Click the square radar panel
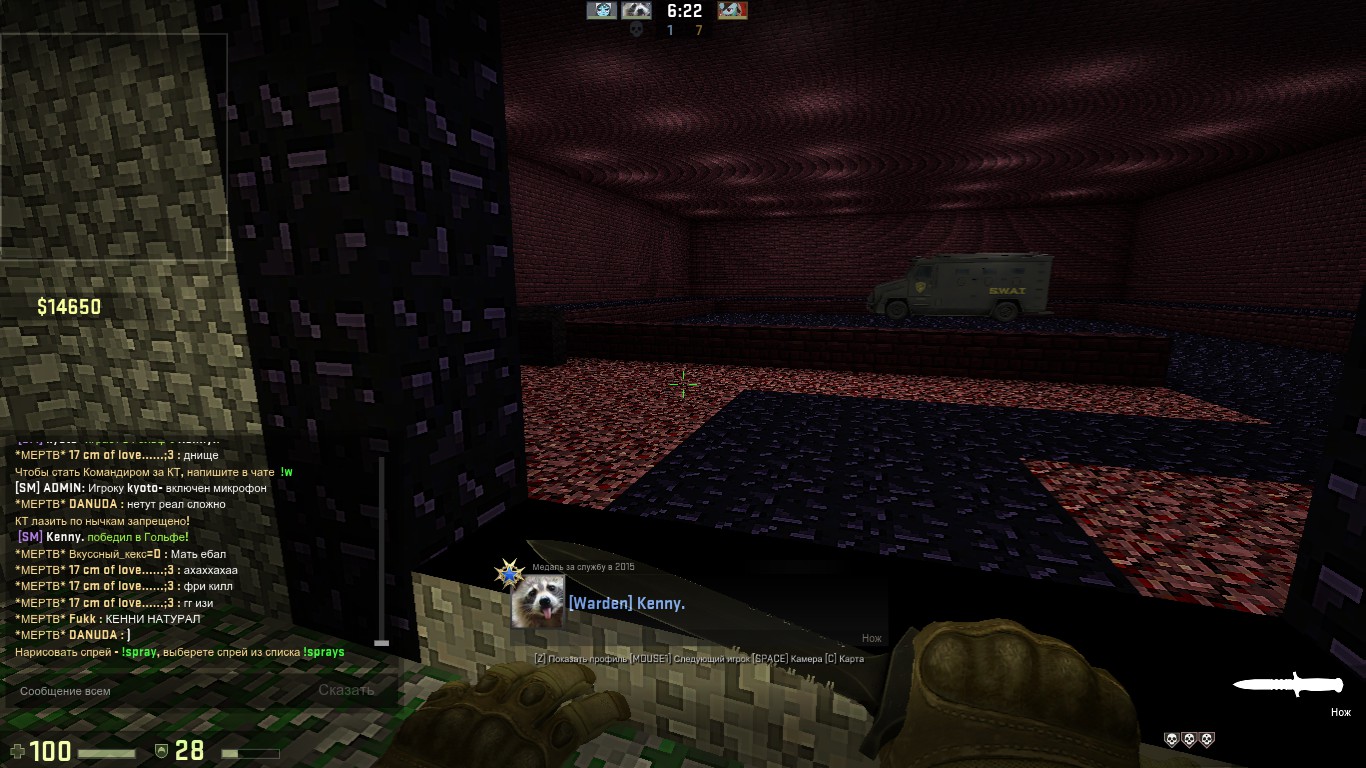 point(114,147)
